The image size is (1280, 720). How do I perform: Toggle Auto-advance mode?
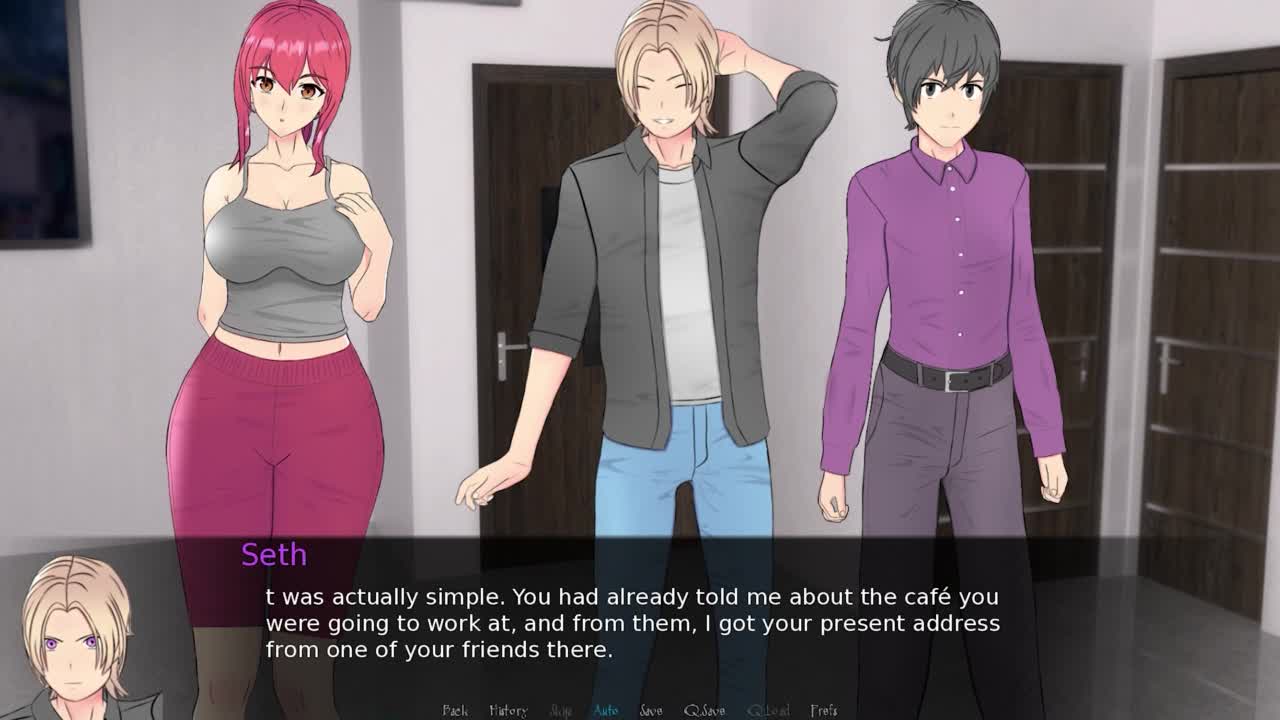[606, 710]
